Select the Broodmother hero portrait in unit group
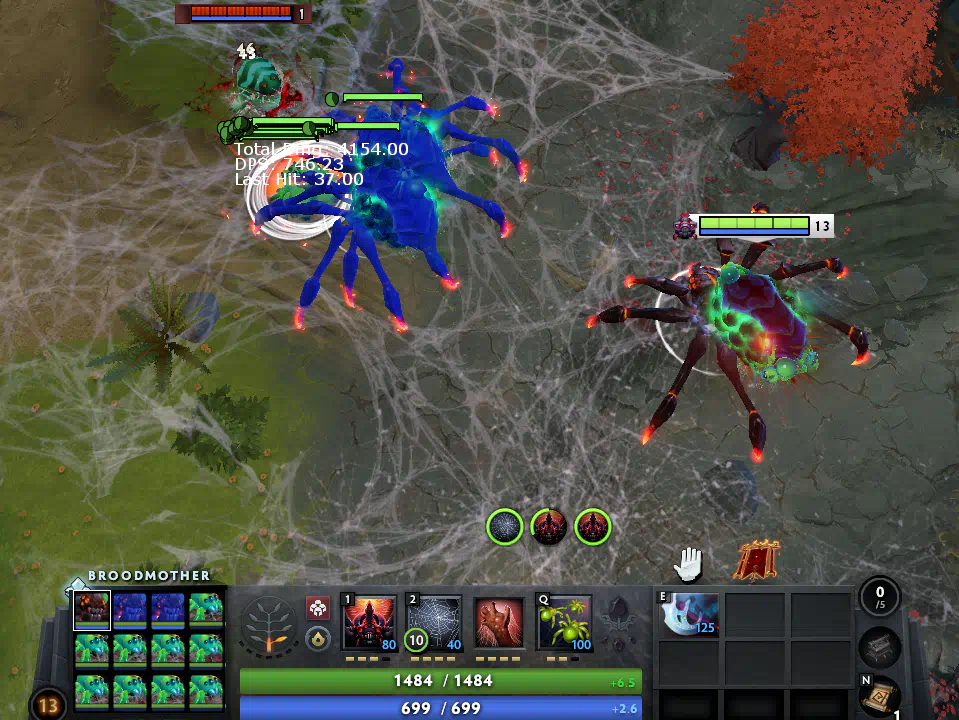This screenshot has width=959, height=720. coord(92,610)
